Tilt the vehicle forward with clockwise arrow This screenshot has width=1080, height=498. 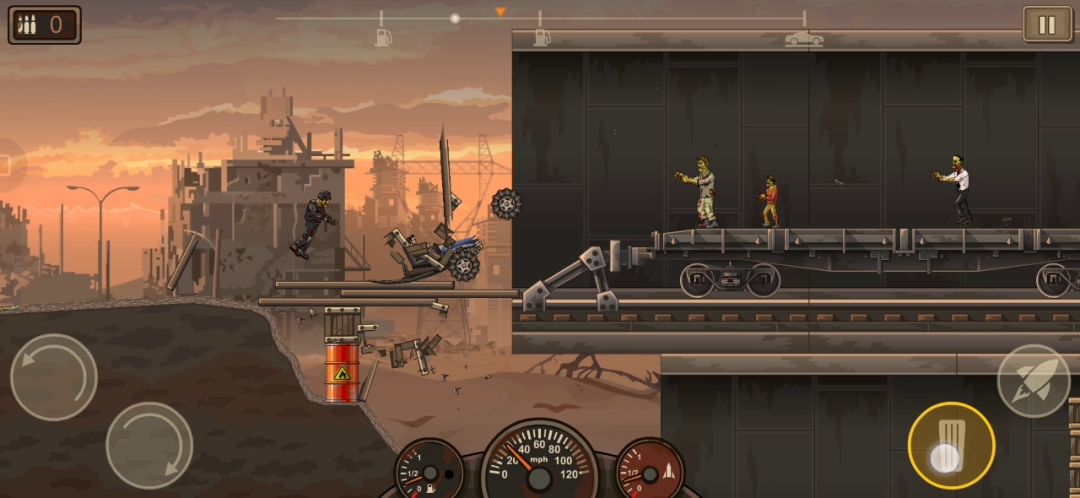(149, 445)
